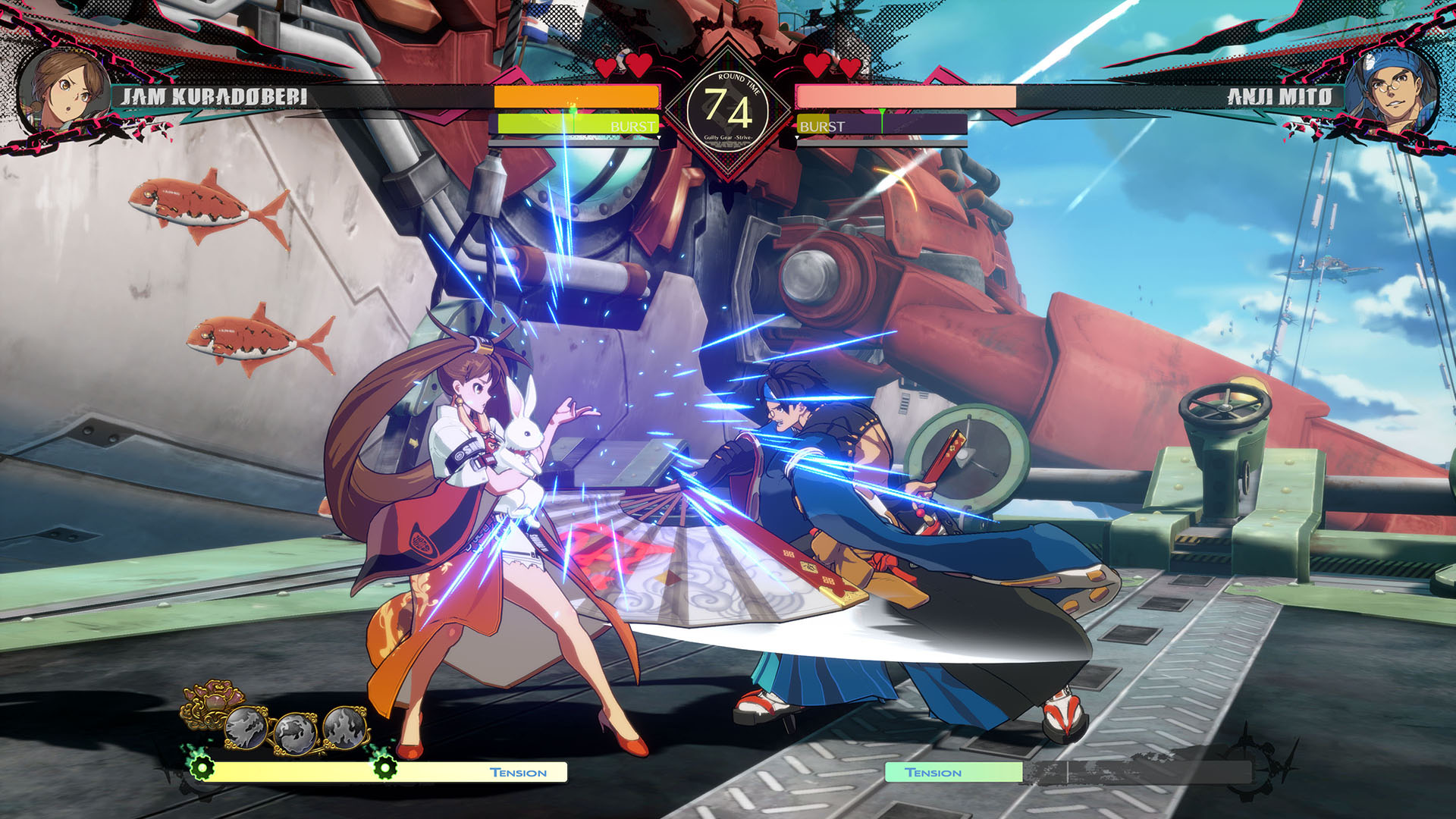Select the flame charge medallion
Viewport: 1456px width, 819px height.
(345, 726)
